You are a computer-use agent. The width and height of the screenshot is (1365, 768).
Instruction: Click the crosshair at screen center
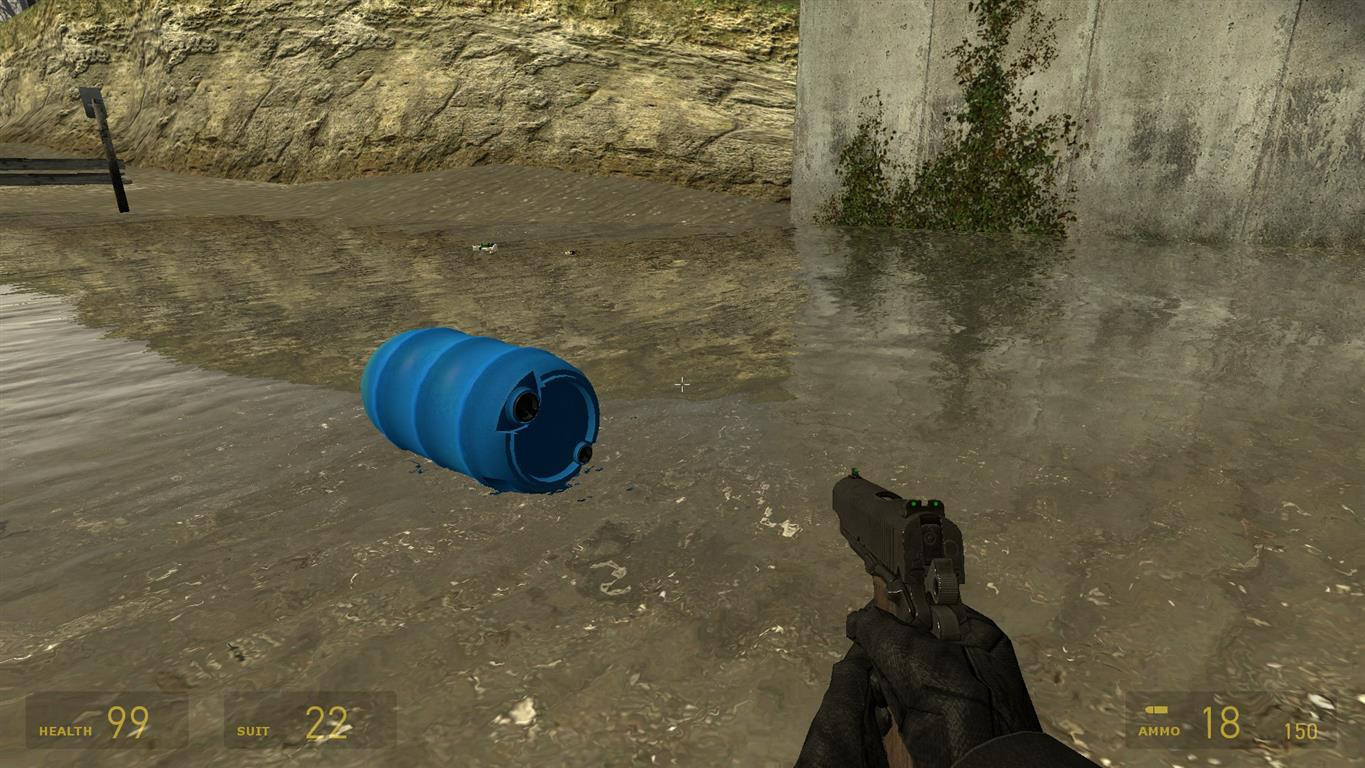tap(682, 384)
